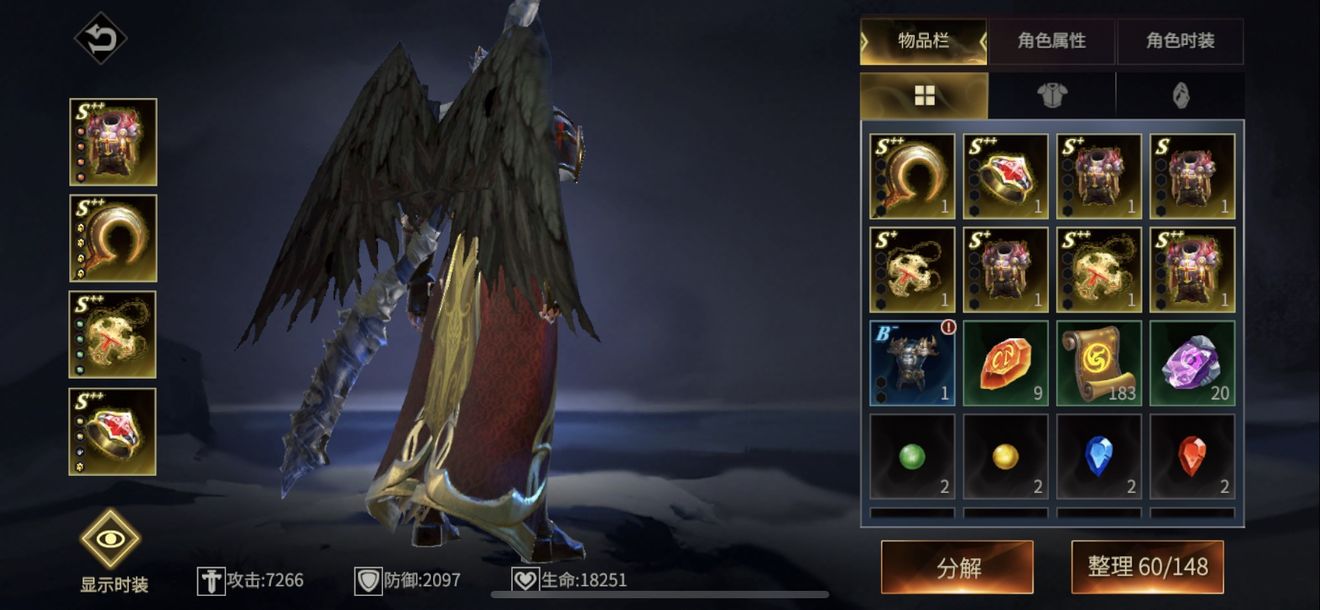Select the equipped S++ ring slot
The width and height of the screenshot is (1320, 610).
point(113,431)
